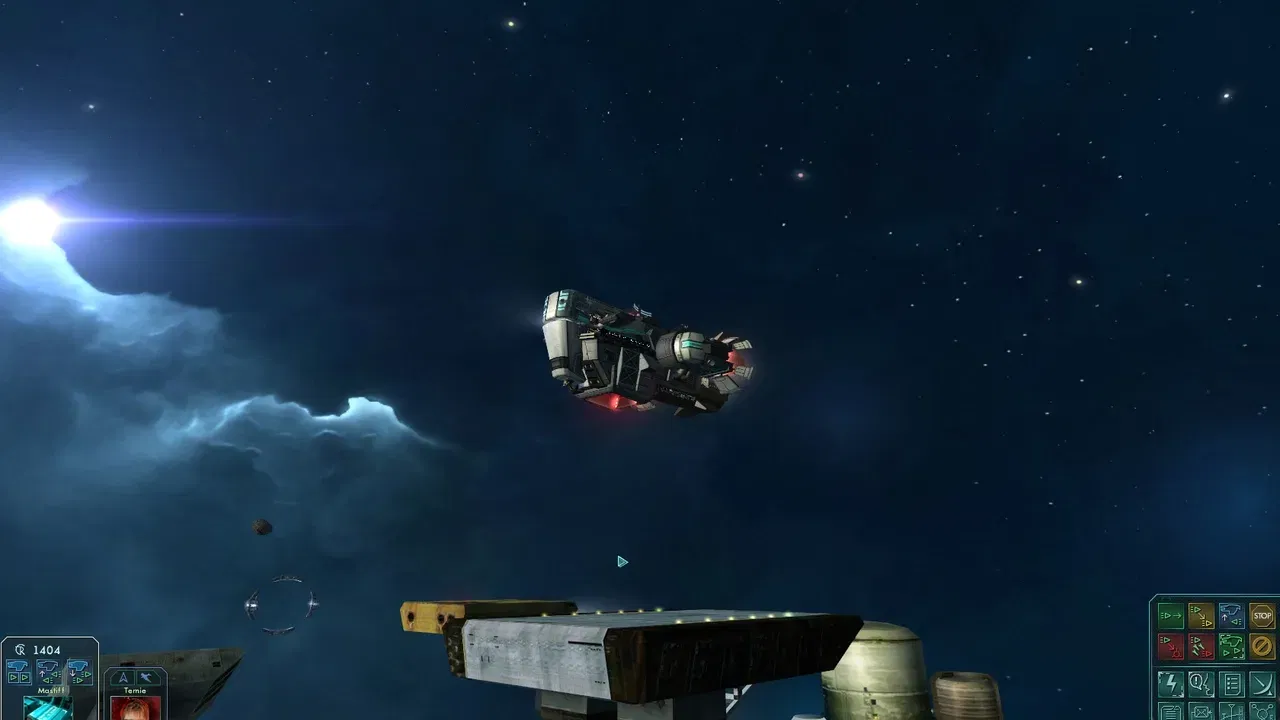
Task: Click the STOP command icon
Action: [1261, 614]
